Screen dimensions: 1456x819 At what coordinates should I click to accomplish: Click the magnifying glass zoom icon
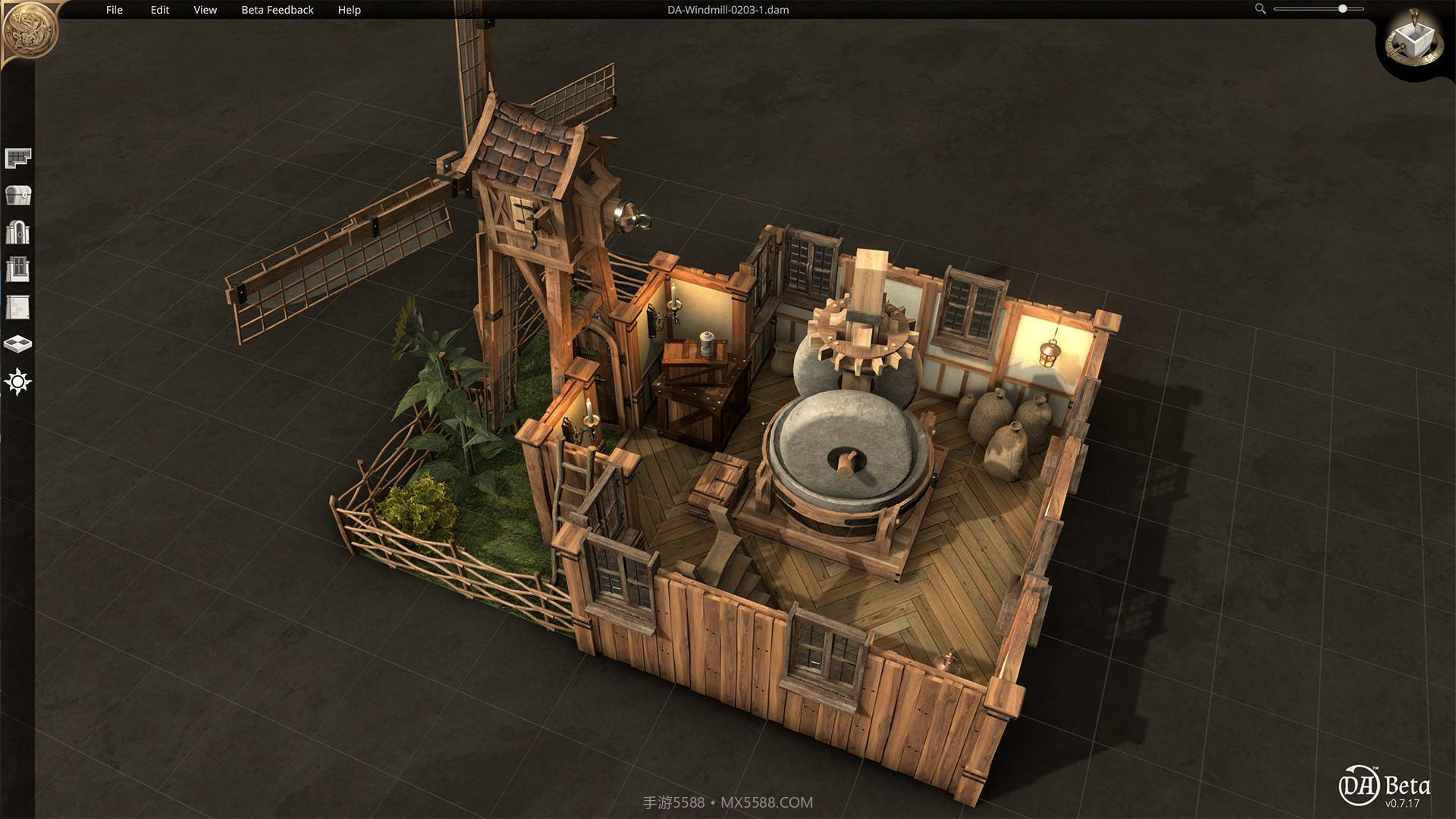click(1260, 9)
